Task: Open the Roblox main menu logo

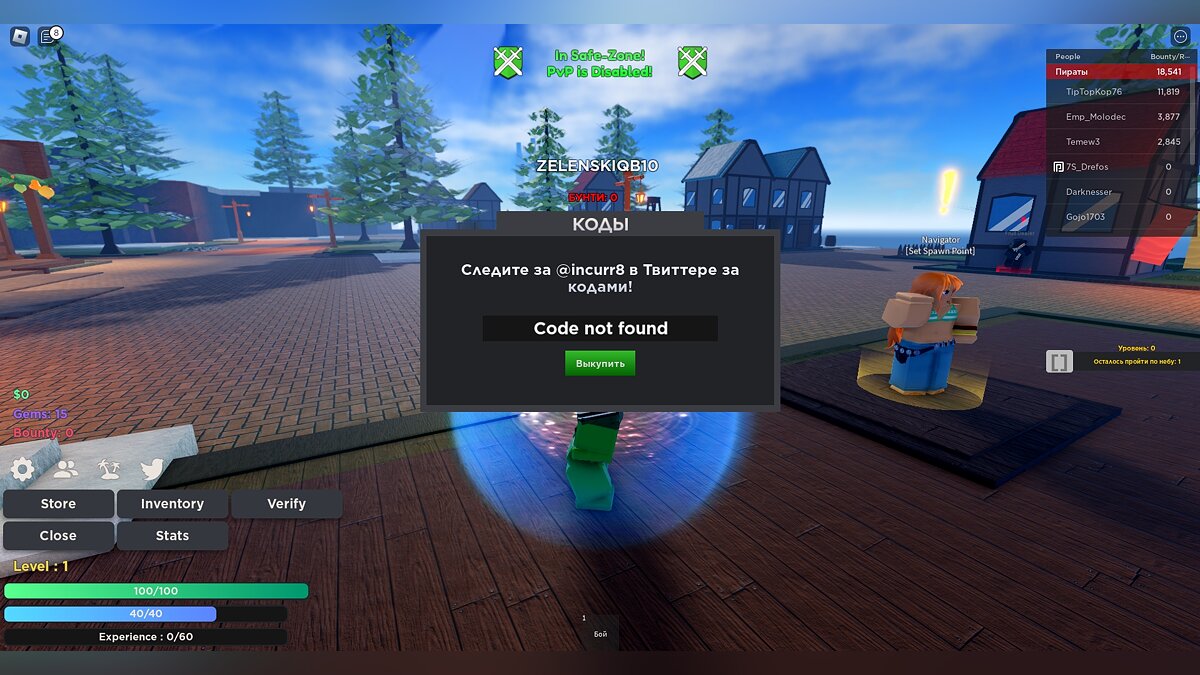Action: coord(20,37)
